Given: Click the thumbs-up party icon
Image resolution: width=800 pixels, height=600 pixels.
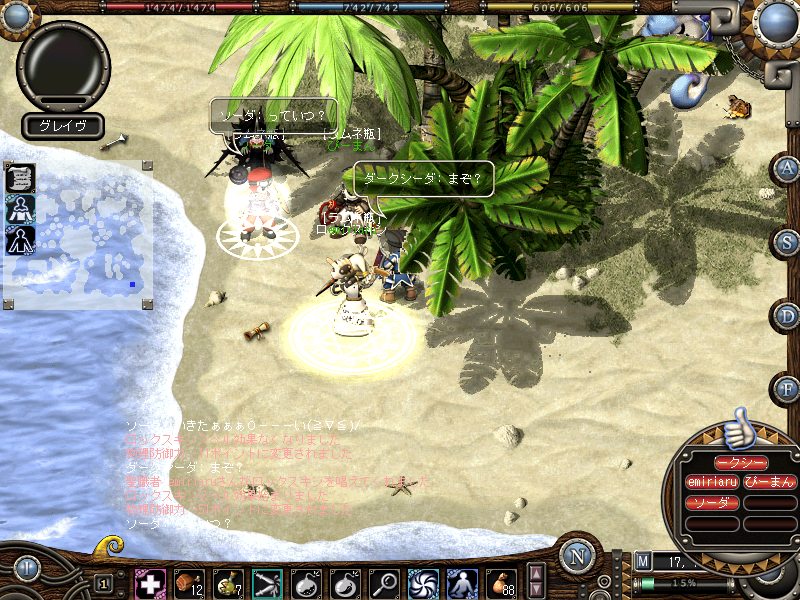Looking at the screenshot, I should 739,428.
